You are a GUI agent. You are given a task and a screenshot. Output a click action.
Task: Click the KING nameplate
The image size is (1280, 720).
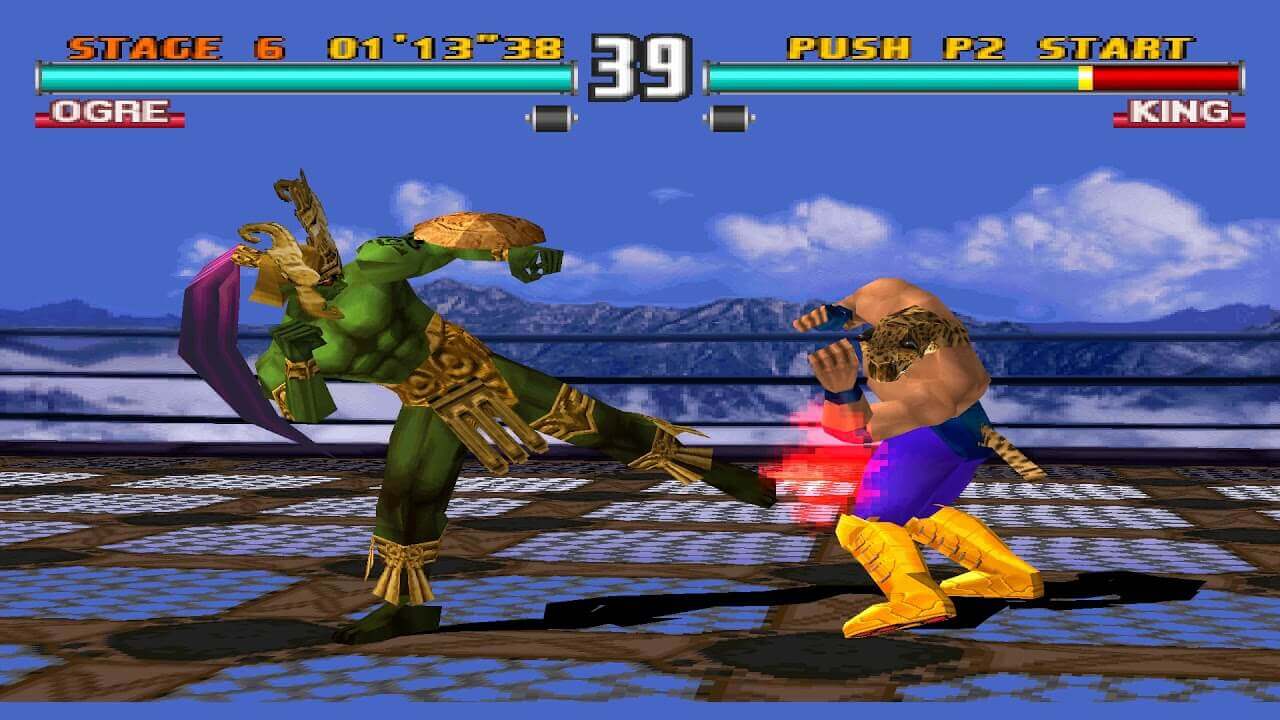[1178, 111]
